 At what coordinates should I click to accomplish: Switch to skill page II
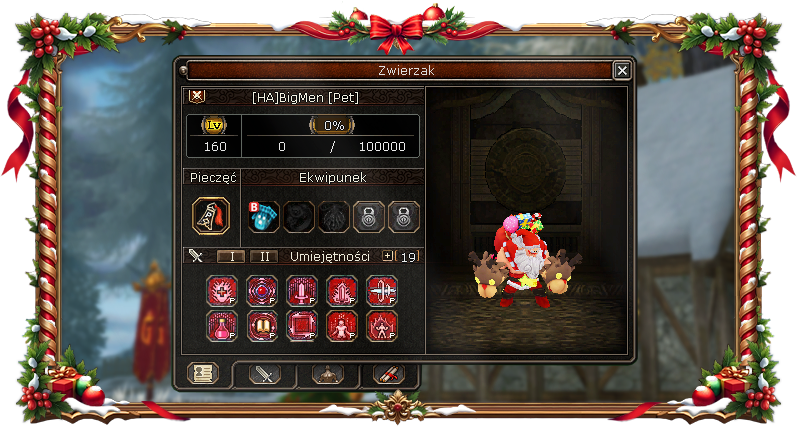(263, 256)
